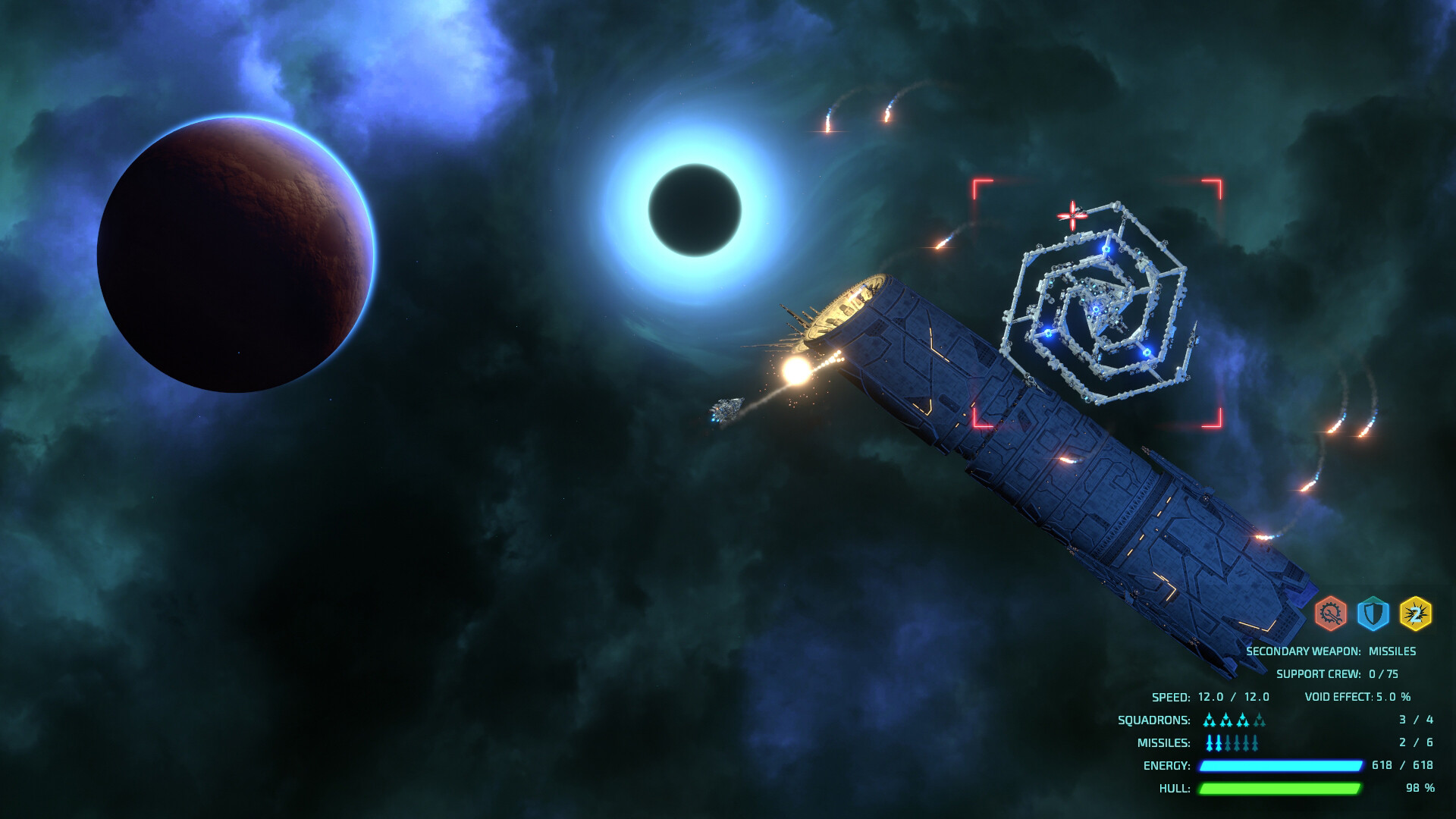This screenshot has height=819, width=1456.
Task: Click the VOID EFFECT percentage readout
Action: click(1359, 697)
